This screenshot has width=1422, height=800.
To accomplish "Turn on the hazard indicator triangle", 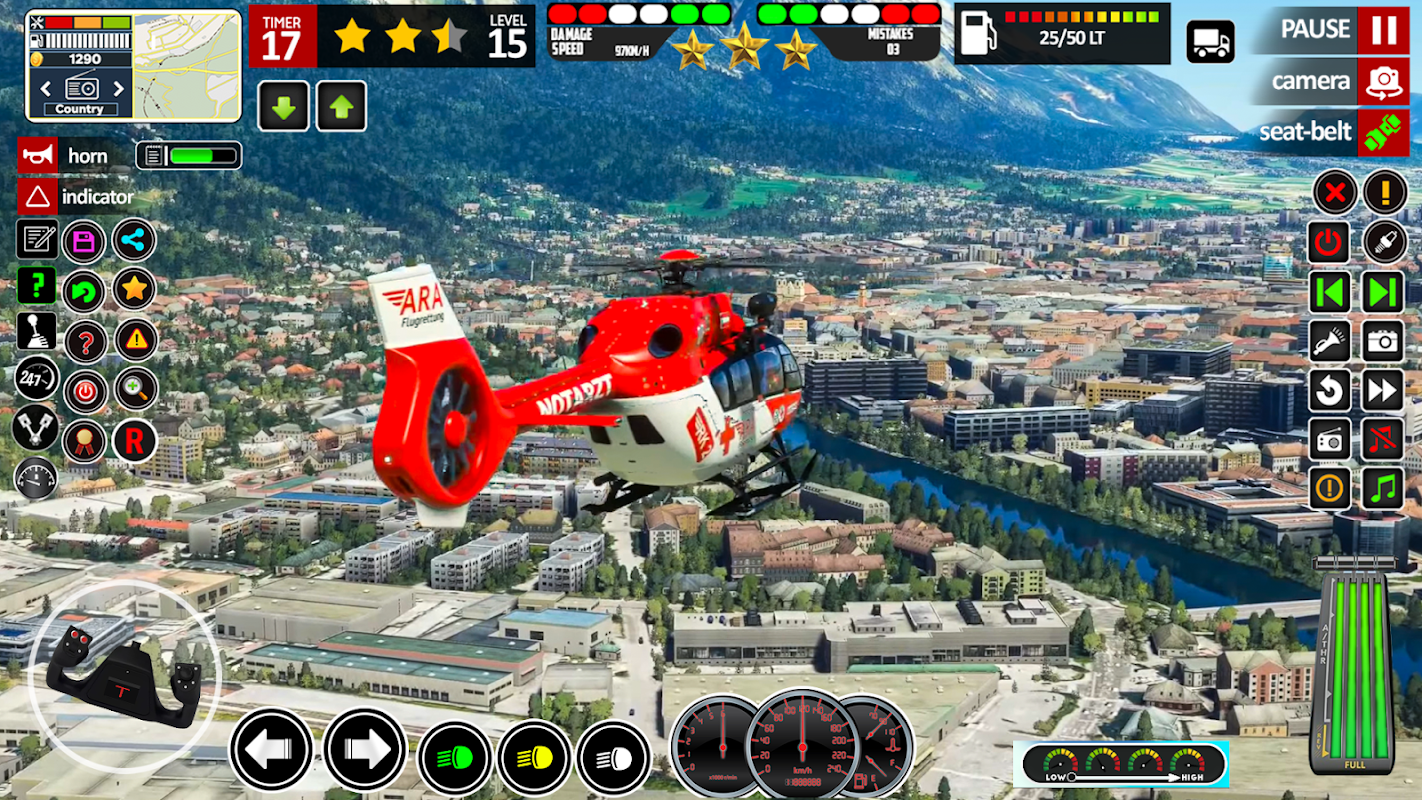I will coord(37,197).
